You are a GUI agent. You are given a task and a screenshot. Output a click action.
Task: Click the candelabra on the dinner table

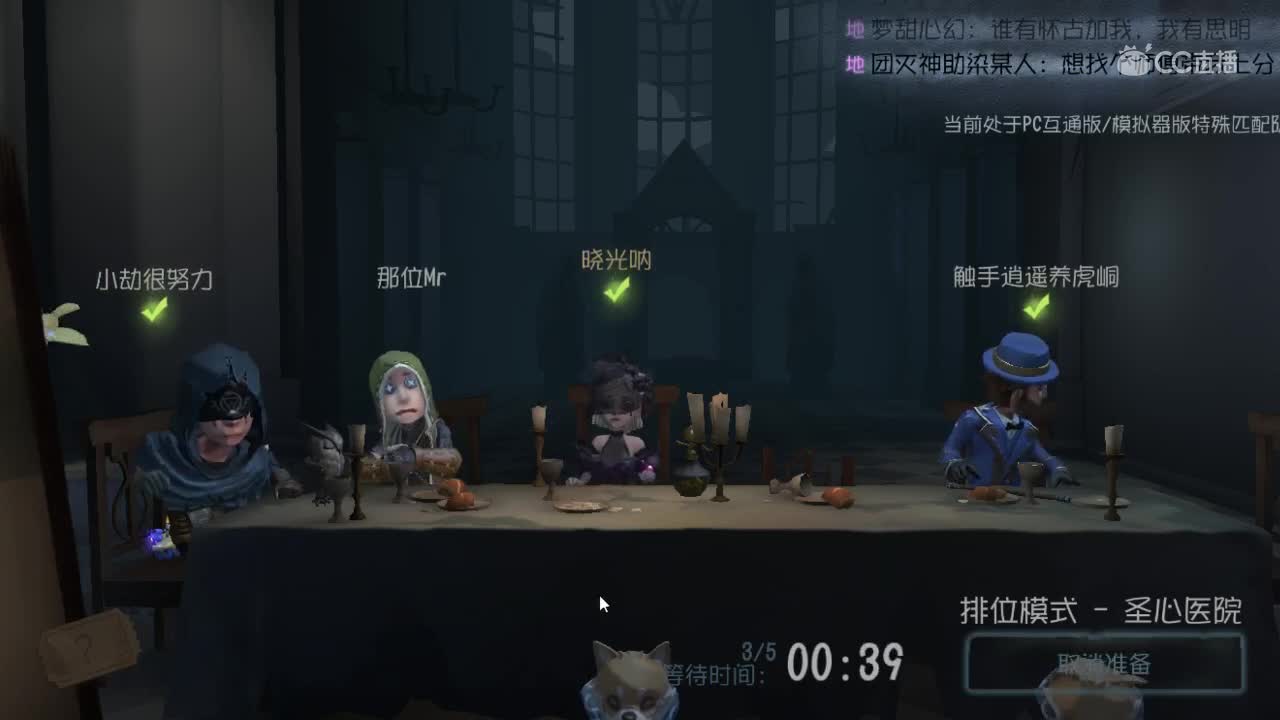(x=718, y=440)
